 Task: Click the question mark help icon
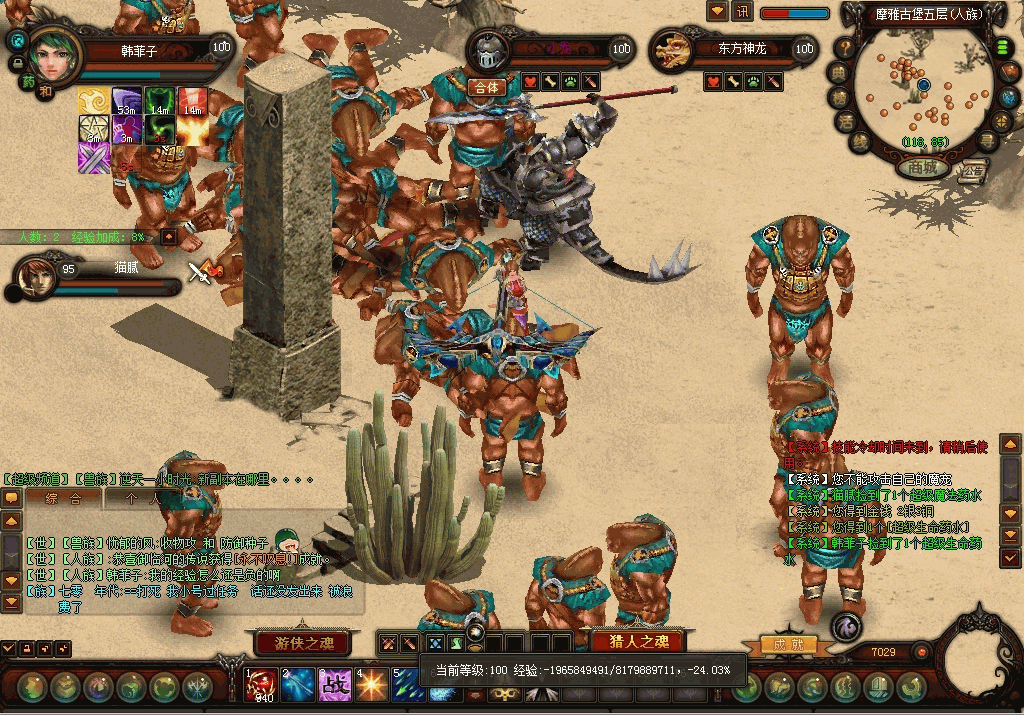pyautogui.click(x=845, y=48)
